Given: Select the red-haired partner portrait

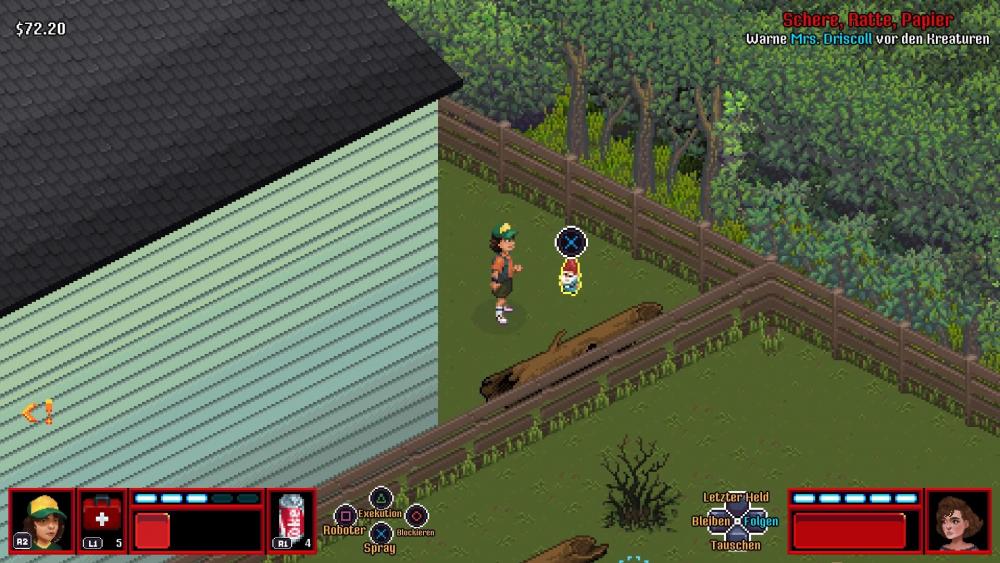Looking at the screenshot, I should 958,520.
